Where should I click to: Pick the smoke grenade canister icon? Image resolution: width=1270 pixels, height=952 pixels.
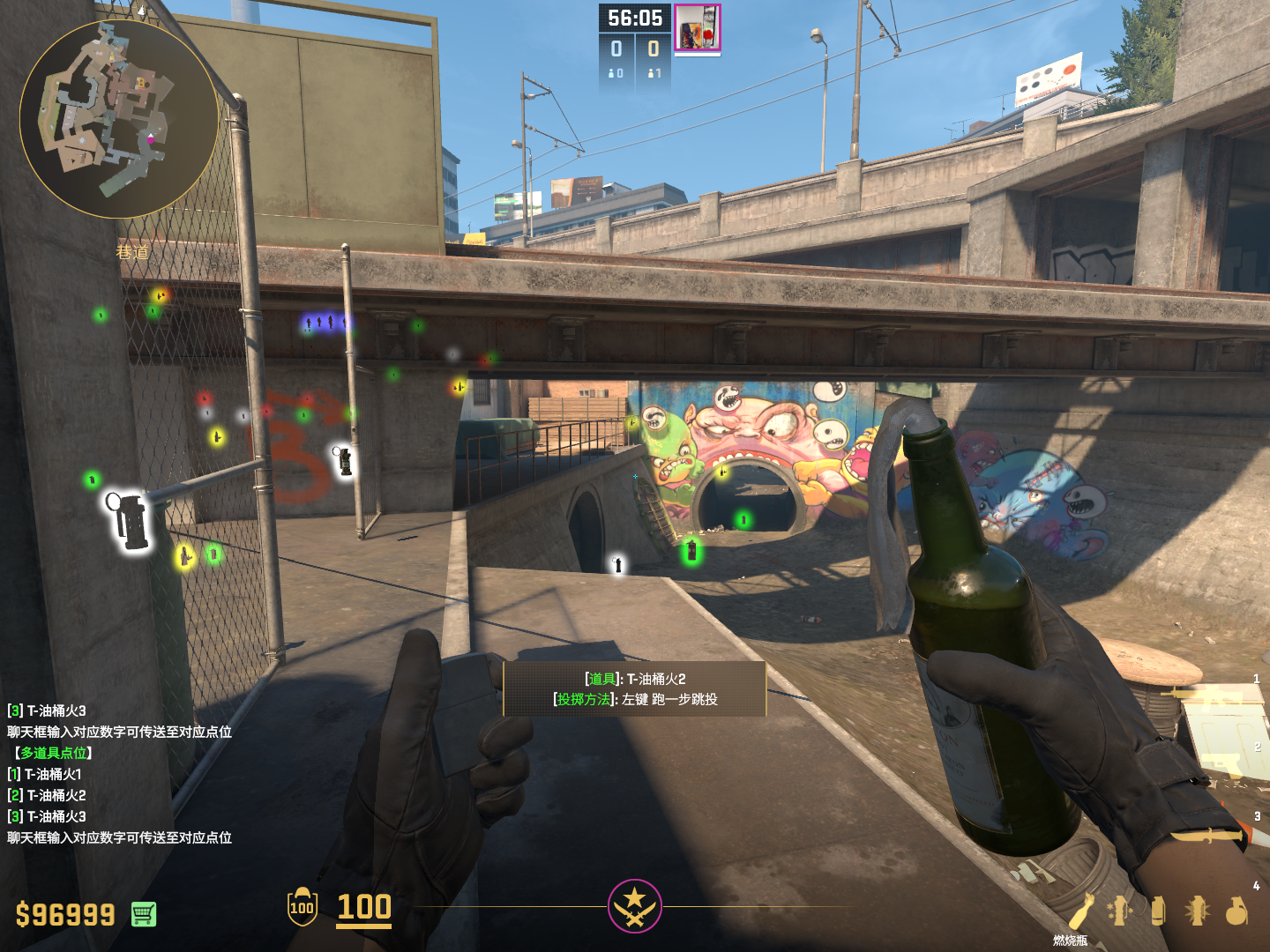1158,911
